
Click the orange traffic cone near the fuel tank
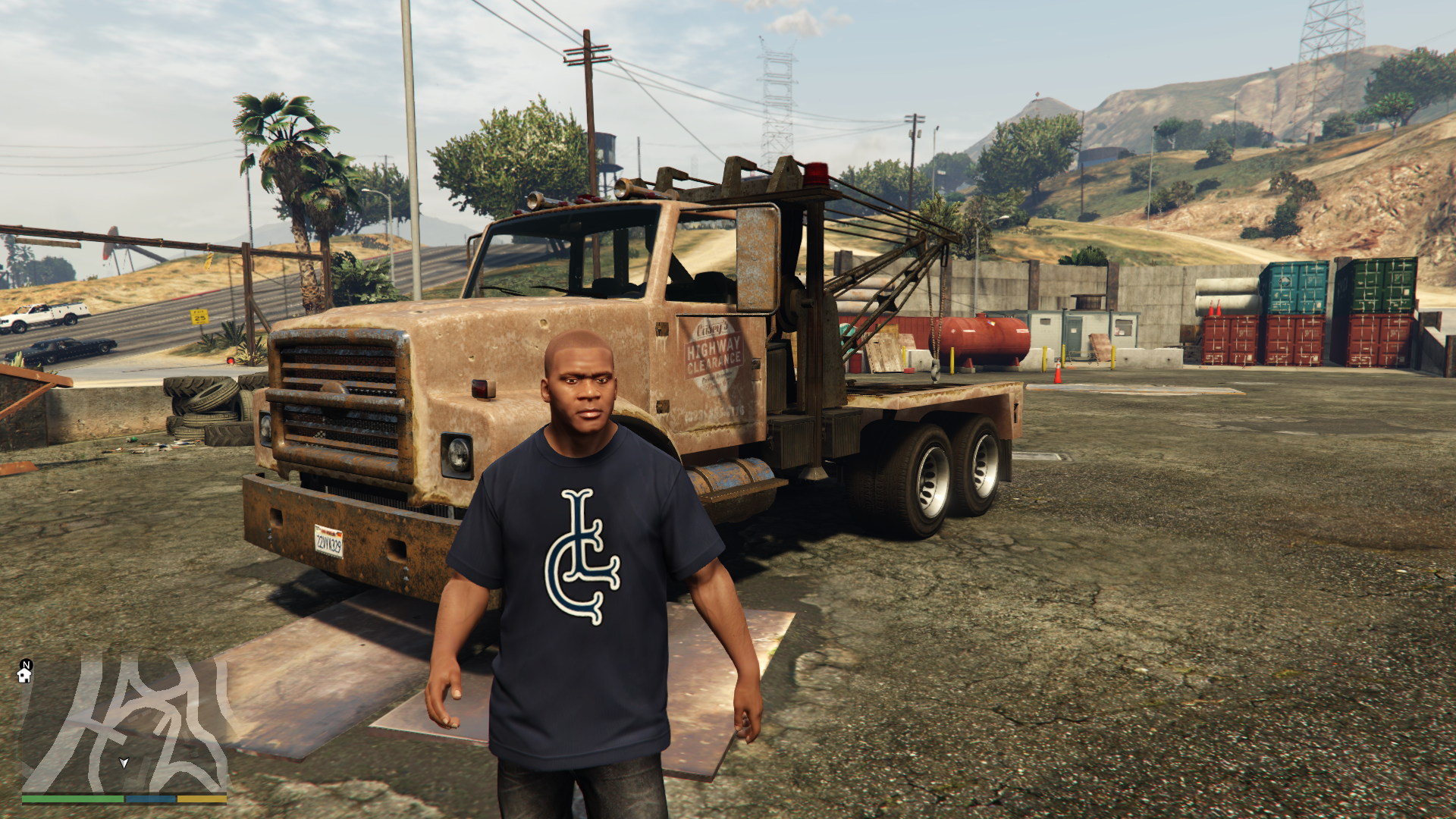click(x=1059, y=372)
